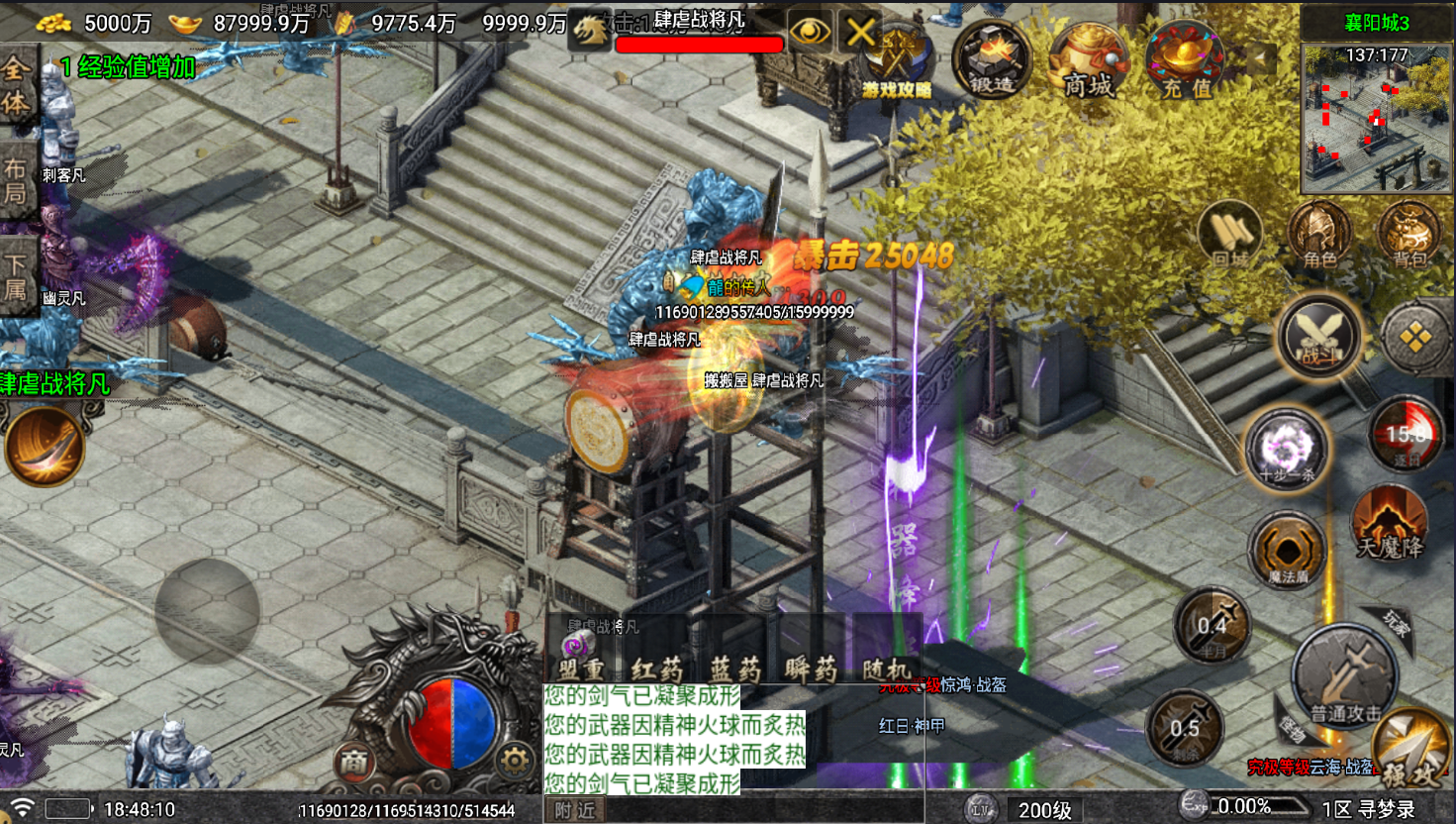Screen dimensions: 1456x824
Task: Toggle the 战斗 combat mode button
Action: 1317,337
